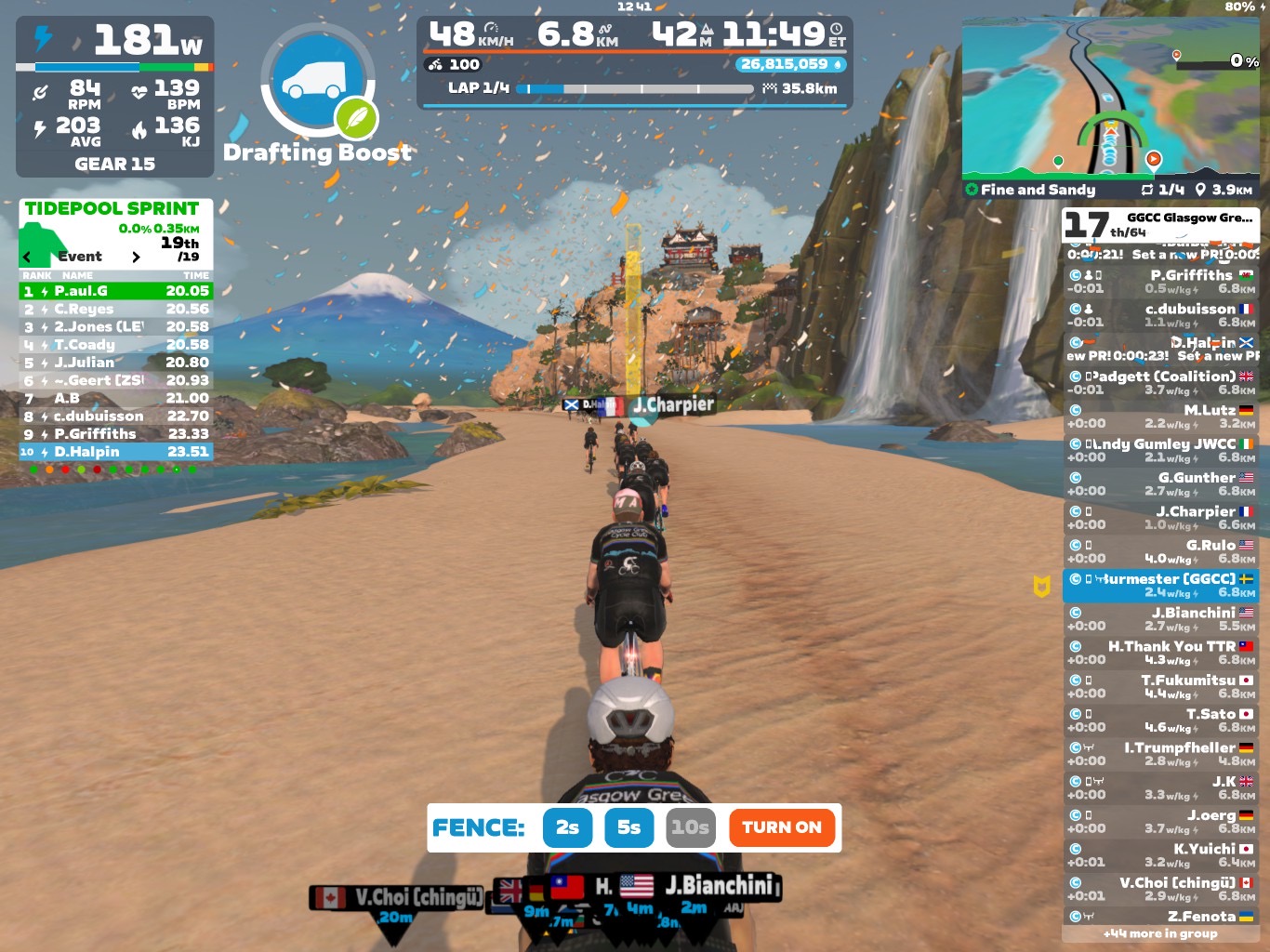Select rider J.Bianchini in nearby list
Image resolution: width=1270 pixels, height=952 pixels.
1160,619
